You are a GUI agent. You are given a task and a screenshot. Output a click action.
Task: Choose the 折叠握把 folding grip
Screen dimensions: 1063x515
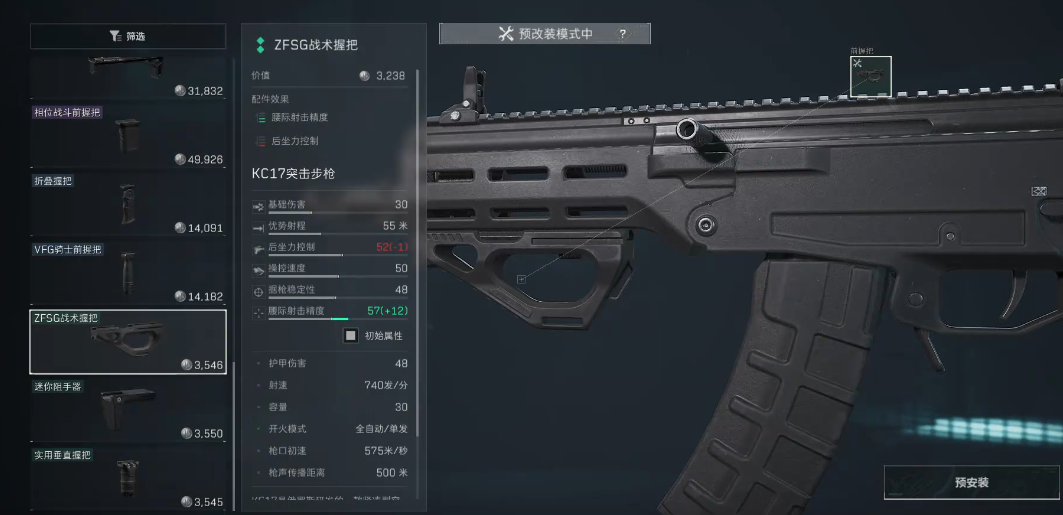128,204
